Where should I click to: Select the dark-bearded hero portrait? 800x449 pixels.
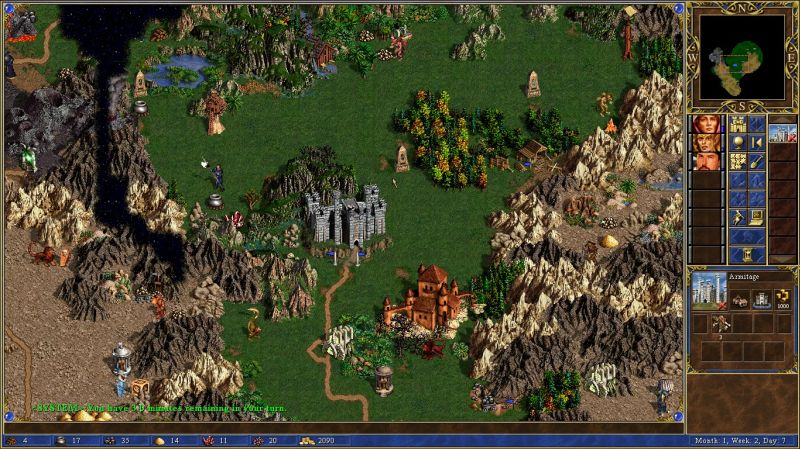pos(704,161)
